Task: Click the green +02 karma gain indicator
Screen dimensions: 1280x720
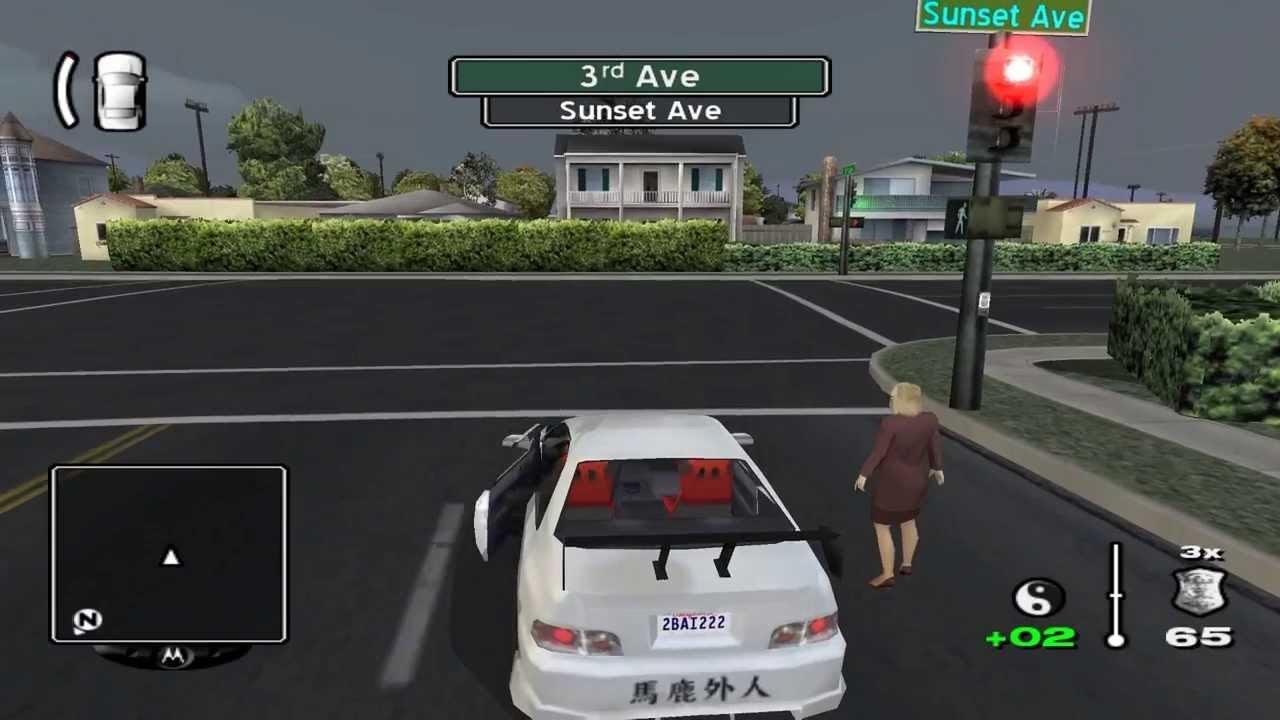Action: tap(1031, 637)
